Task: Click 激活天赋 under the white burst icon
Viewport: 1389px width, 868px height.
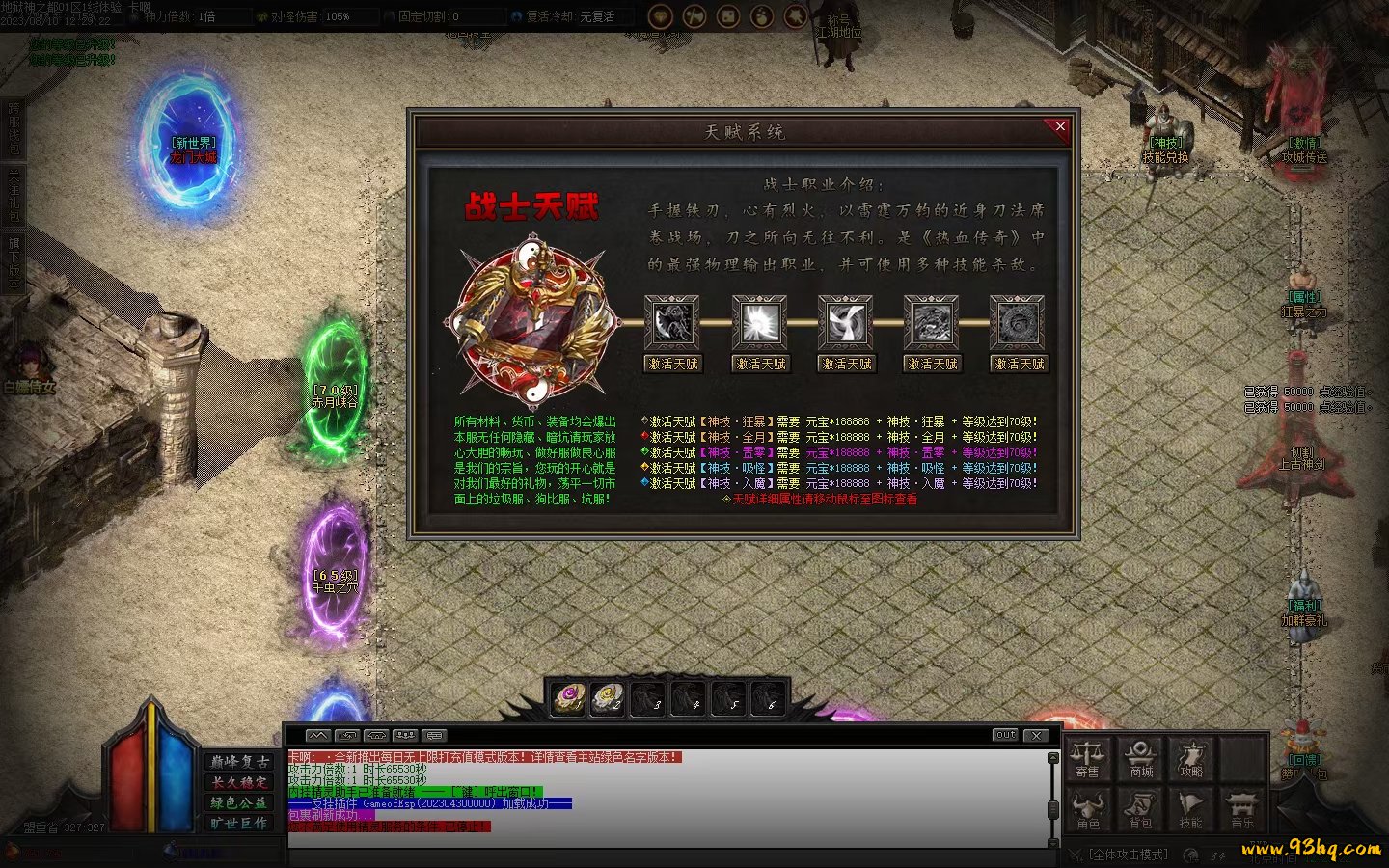Action: click(x=760, y=364)
